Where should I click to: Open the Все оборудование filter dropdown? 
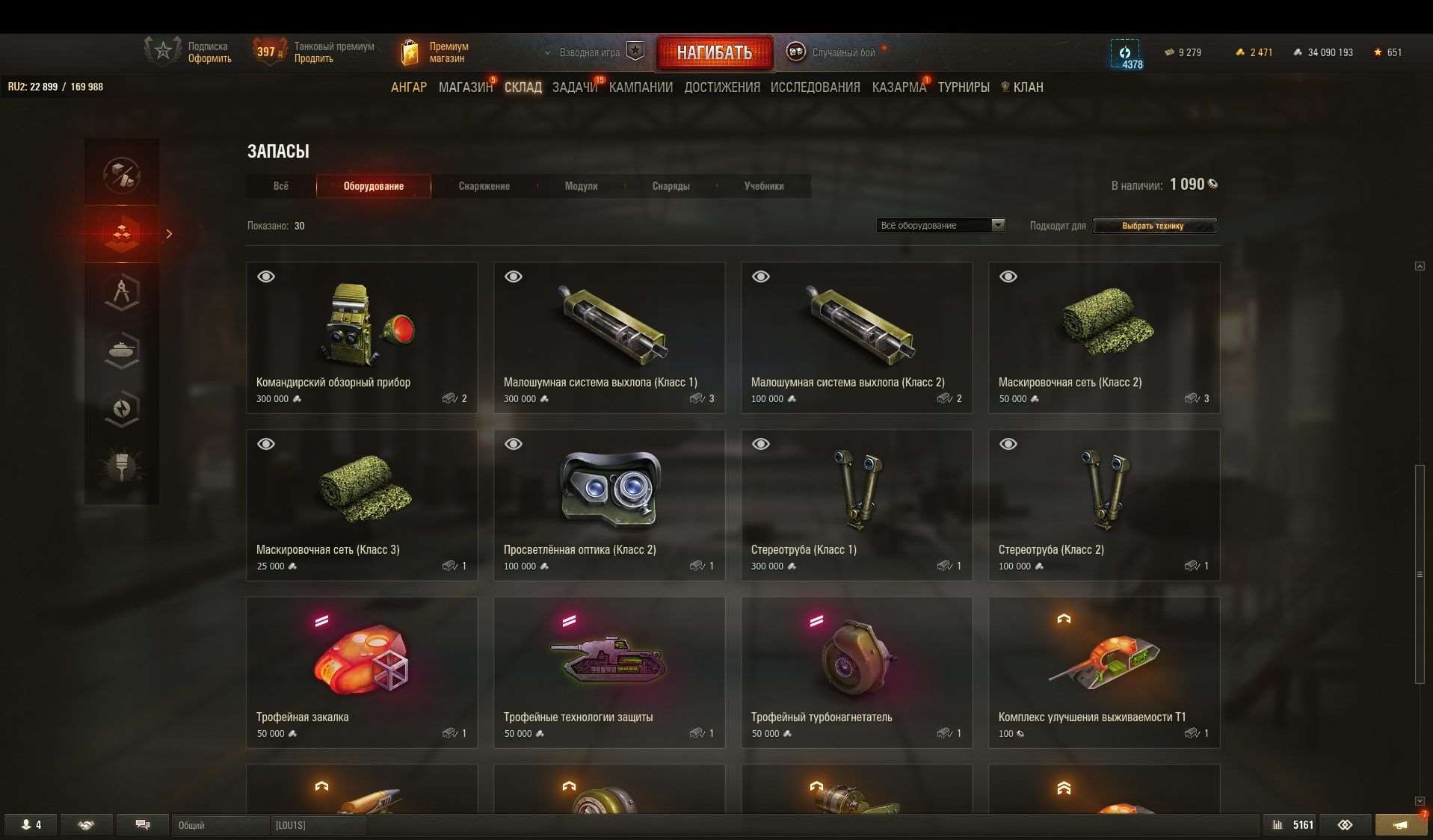click(x=939, y=225)
